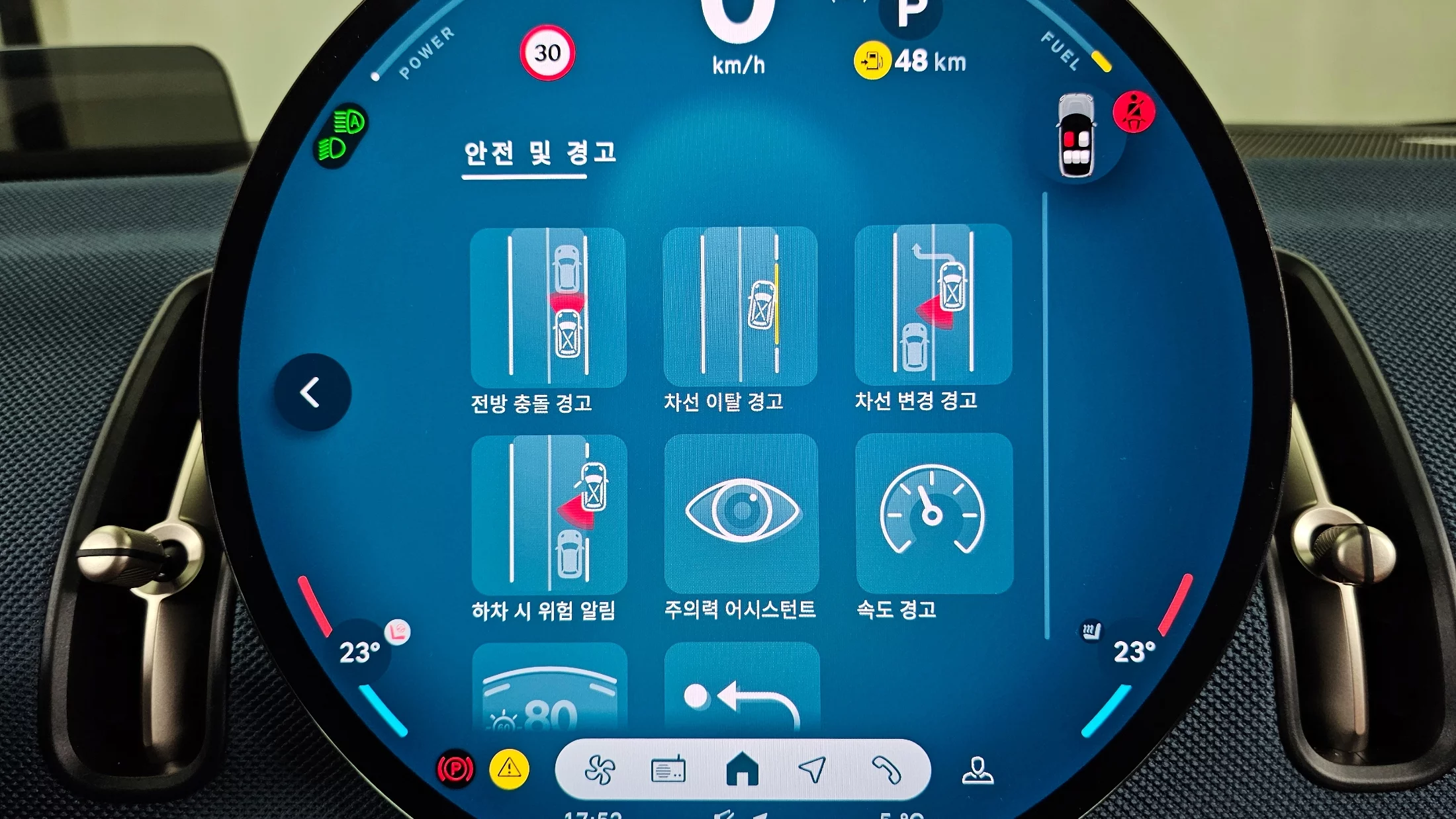
Task: Open the 속도 경고 speedometer tile
Action: click(x=934, y=513)
